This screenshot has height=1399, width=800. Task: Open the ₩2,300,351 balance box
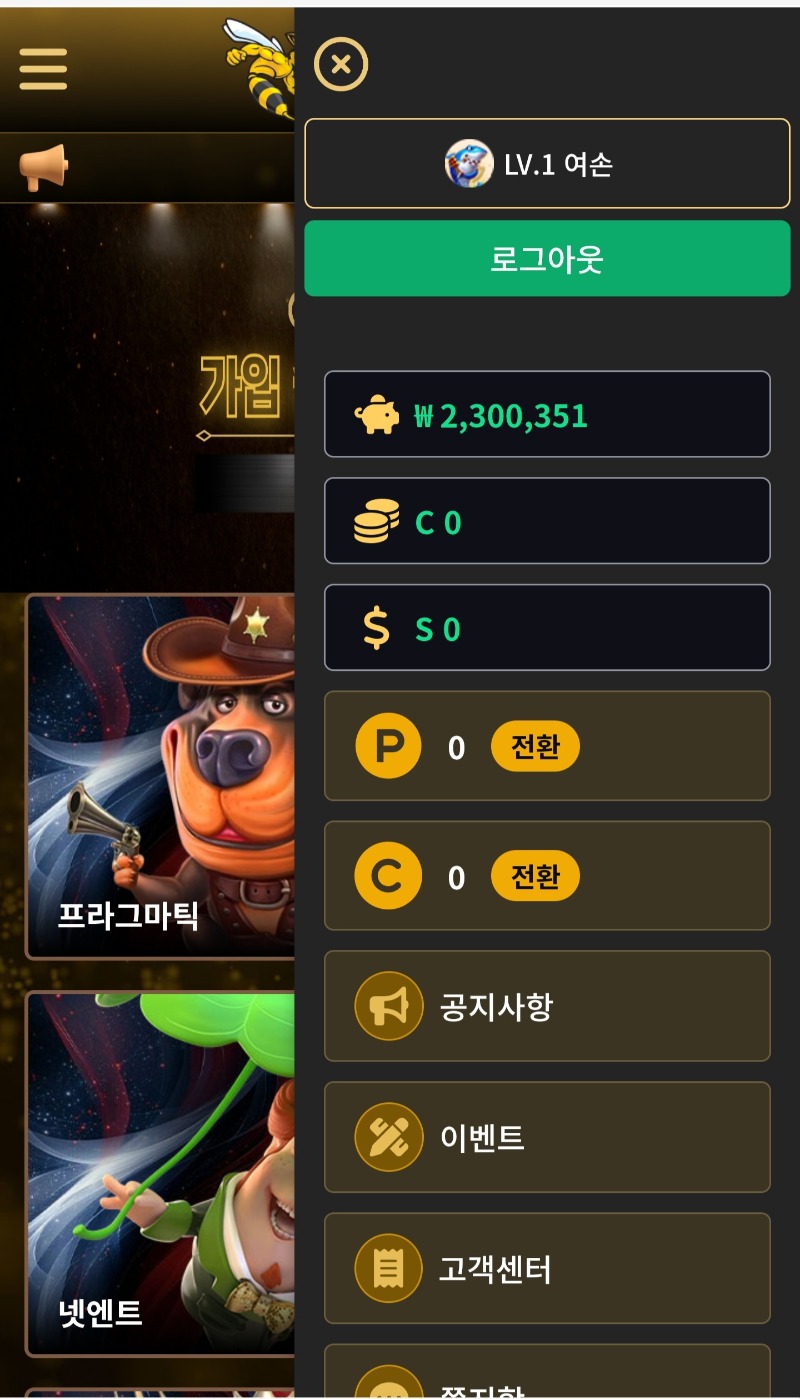547,415
